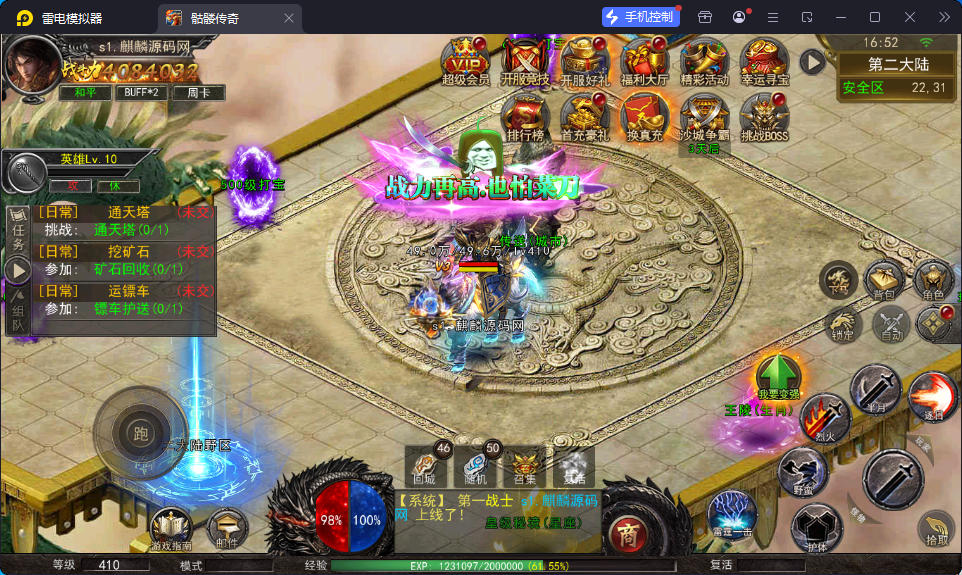962x575 pixels.
Task: Open the 沙城争霸 siege event
Action: [x=704, y=117]
